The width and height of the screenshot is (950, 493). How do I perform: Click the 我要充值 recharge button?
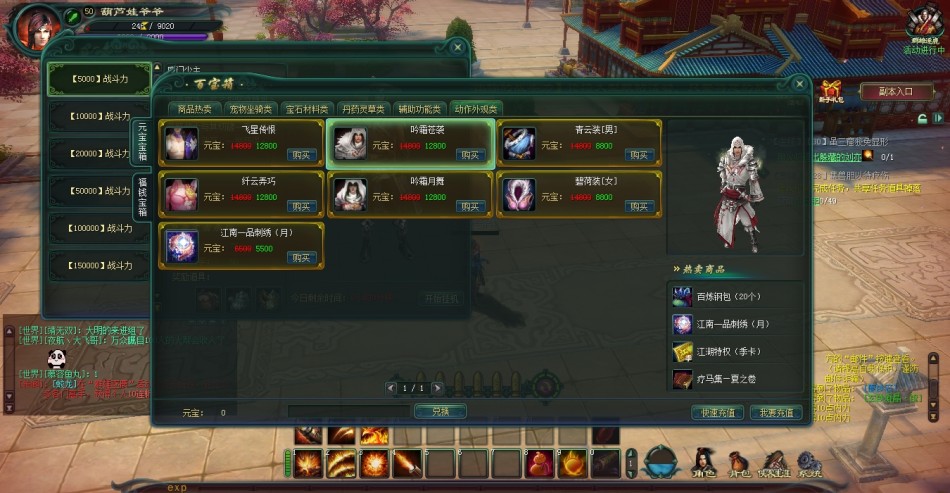pyautogui.click(x=775, y=412)
